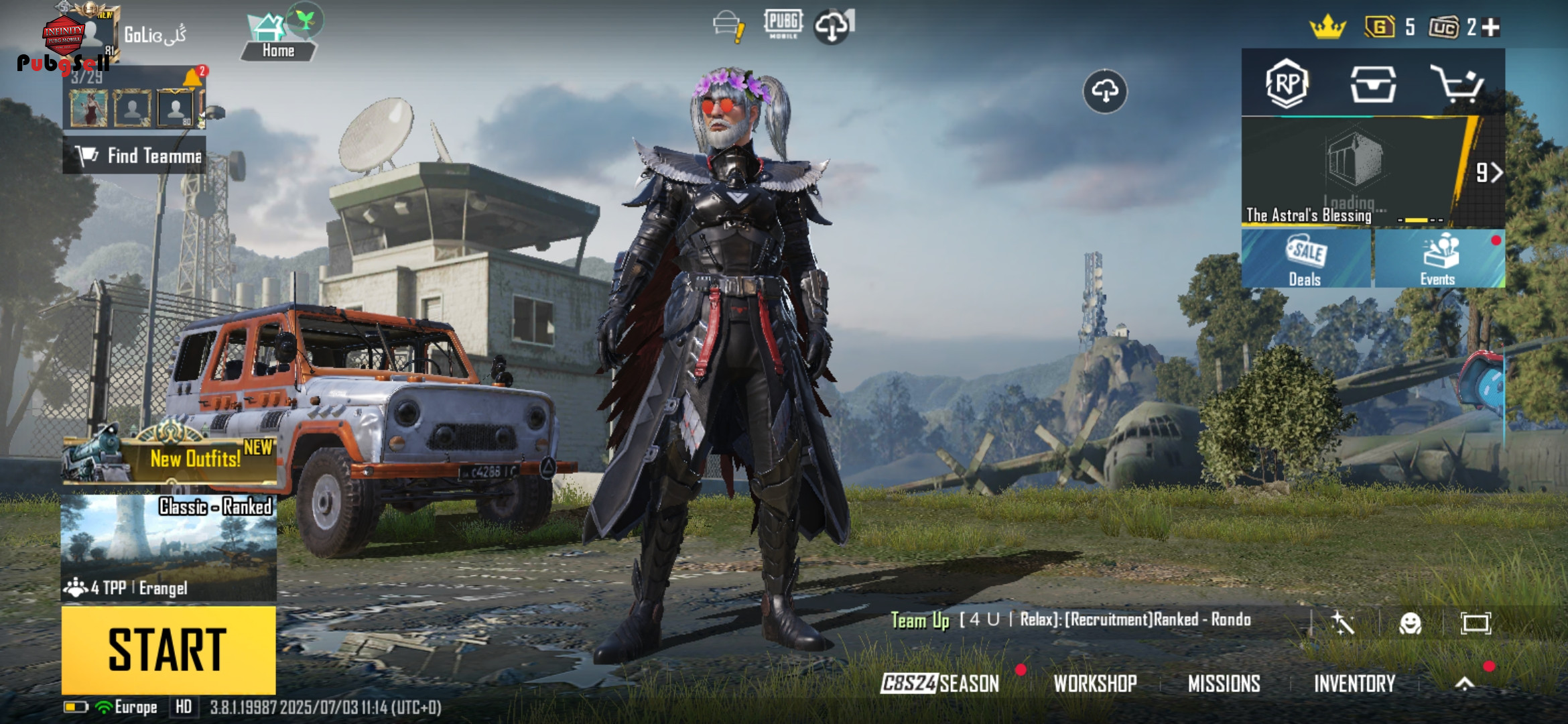Open the Missions menu
This screenshot has width=1568, height=724.
[x=1224, y=683]
